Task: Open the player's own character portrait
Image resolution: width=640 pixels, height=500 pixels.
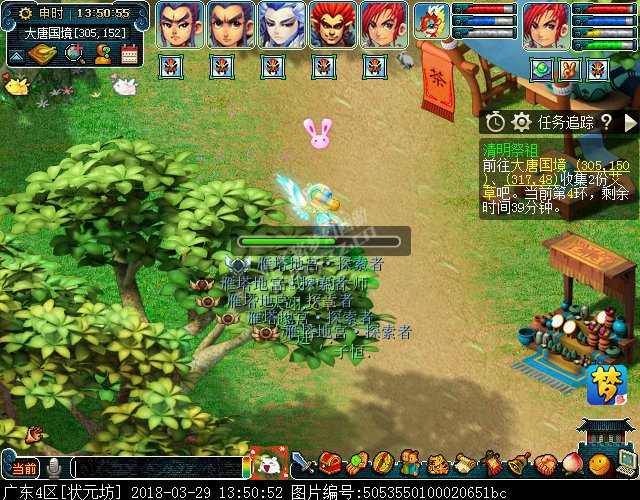Action: click(545, 24)
